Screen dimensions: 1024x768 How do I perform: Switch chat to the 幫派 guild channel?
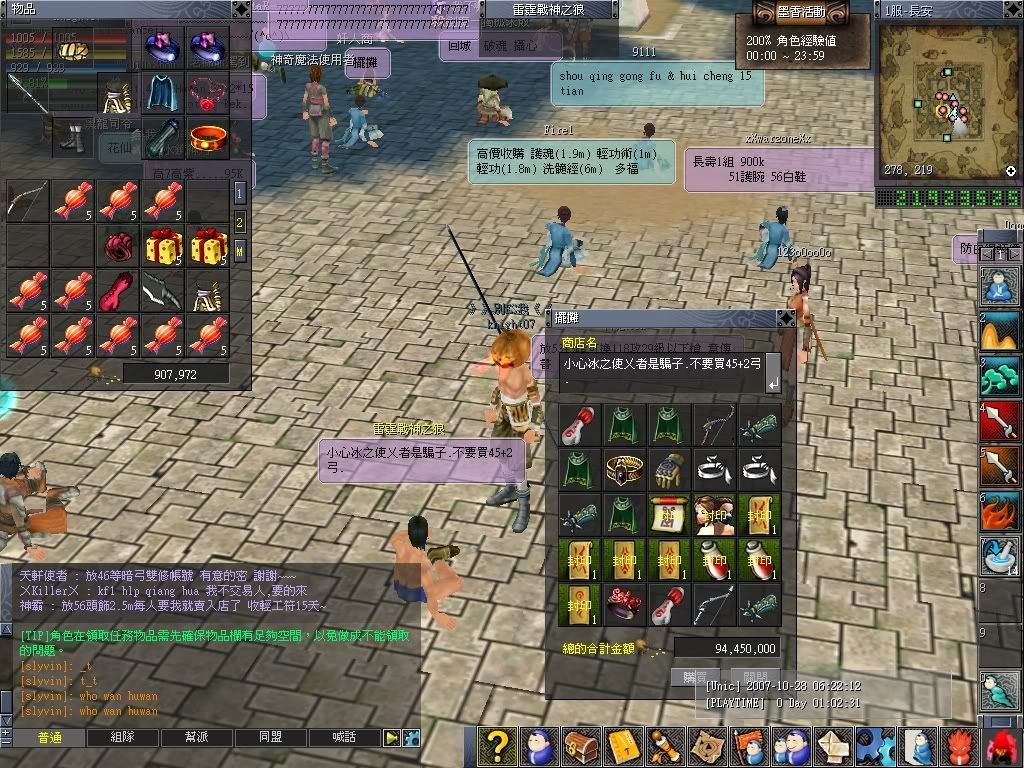(197, 737)
